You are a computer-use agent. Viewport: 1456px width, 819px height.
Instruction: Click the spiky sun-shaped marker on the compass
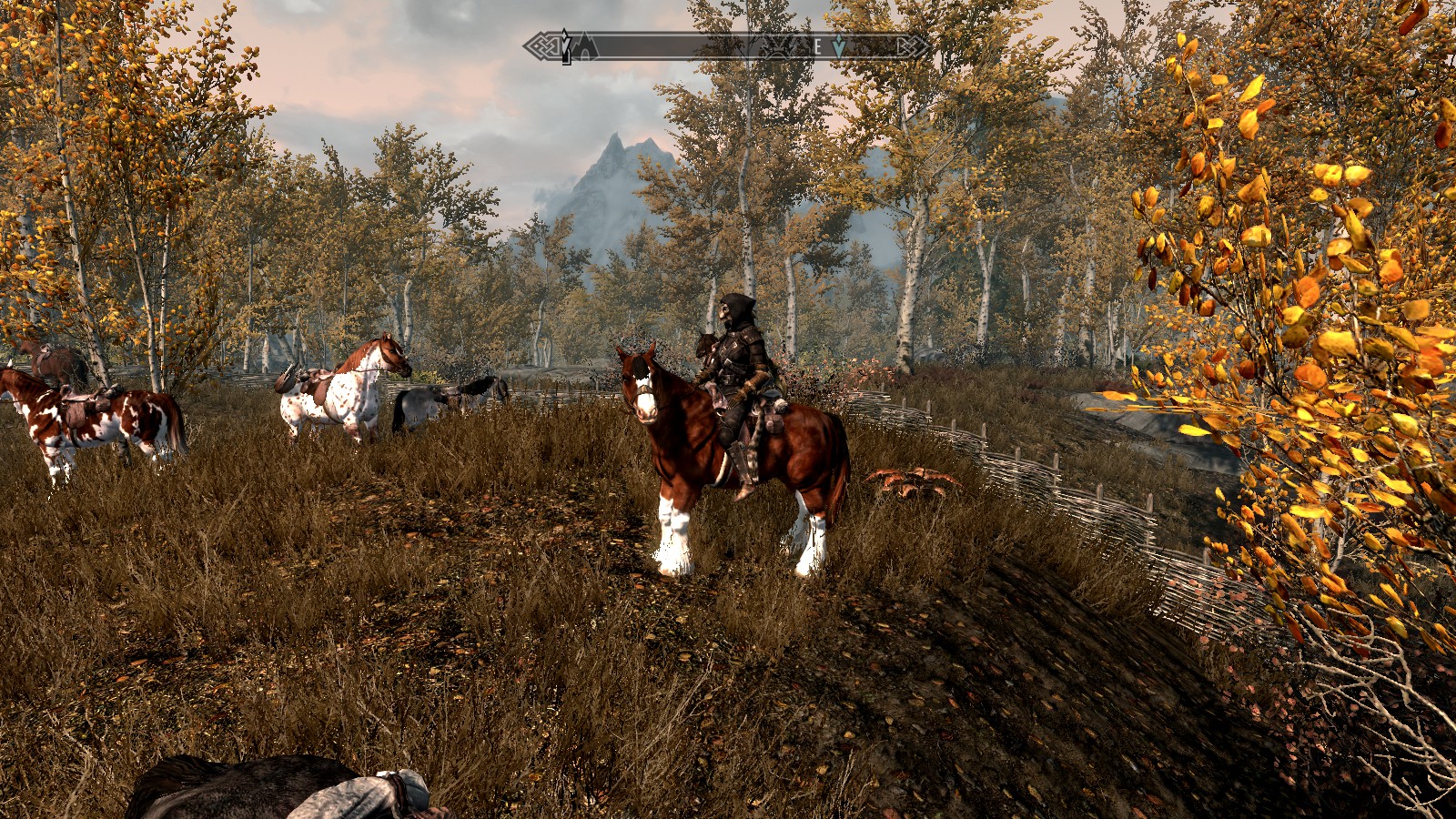click(780, 48)
